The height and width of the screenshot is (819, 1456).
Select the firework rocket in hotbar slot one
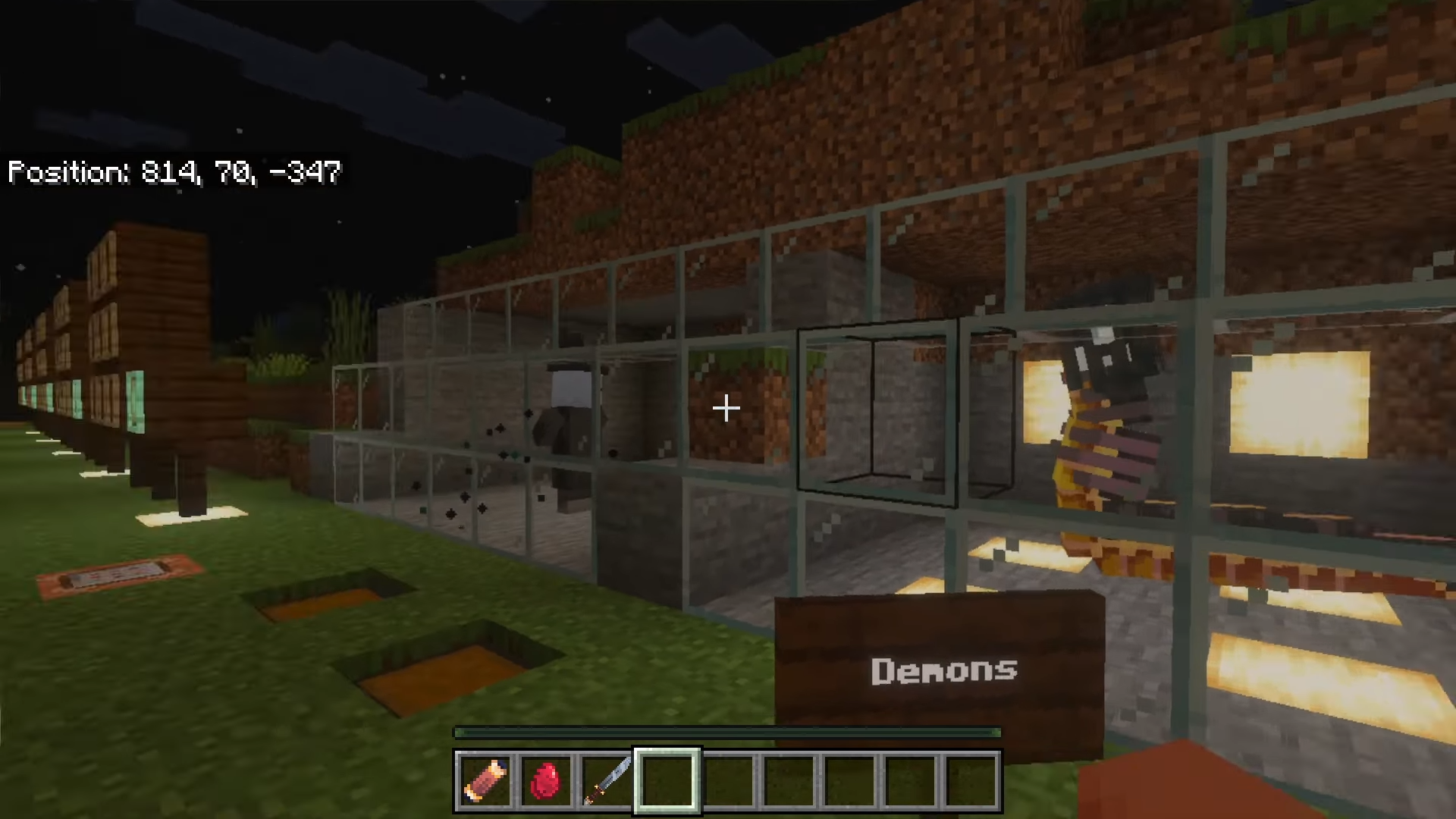point(485,780)
